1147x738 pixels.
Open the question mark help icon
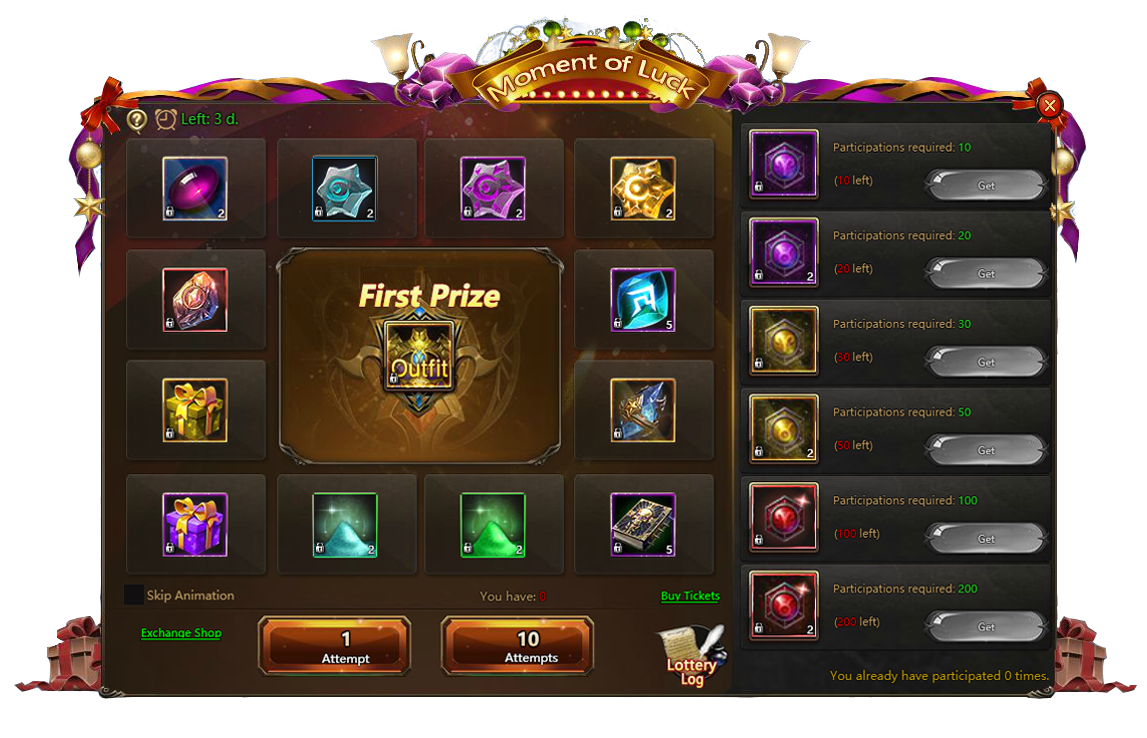[x=138, y=120]
